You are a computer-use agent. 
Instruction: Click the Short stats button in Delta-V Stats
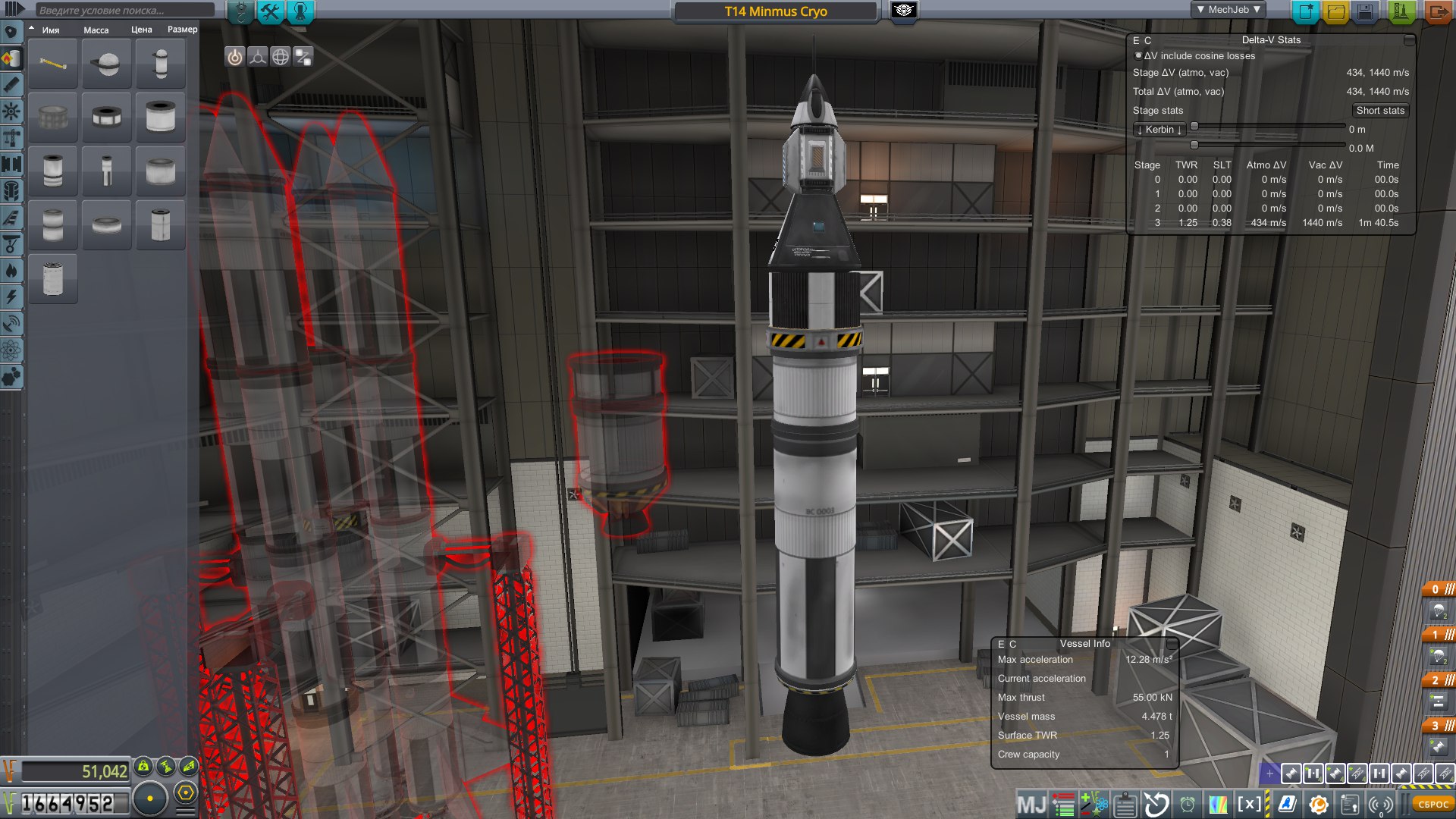[x=1380, y=110]
